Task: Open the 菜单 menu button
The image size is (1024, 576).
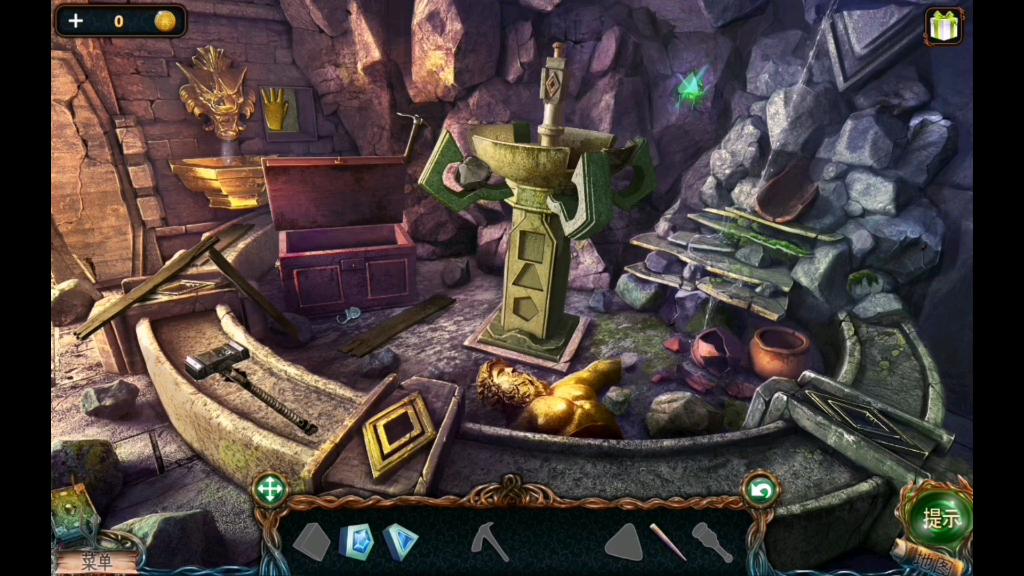Action: point(96,561)
